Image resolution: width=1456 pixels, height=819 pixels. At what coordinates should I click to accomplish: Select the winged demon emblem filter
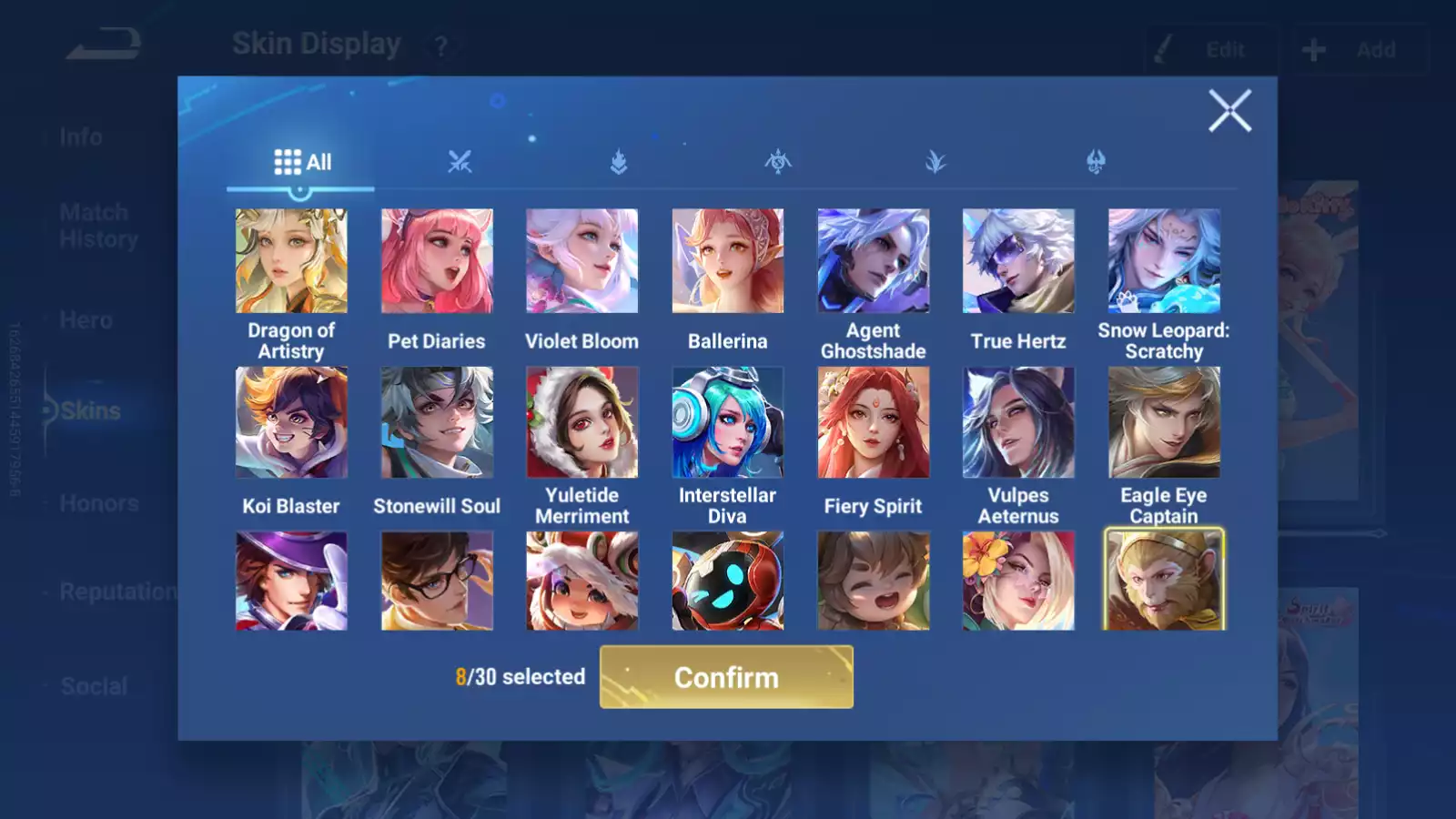pyautogui.click(x=777, y=160)
